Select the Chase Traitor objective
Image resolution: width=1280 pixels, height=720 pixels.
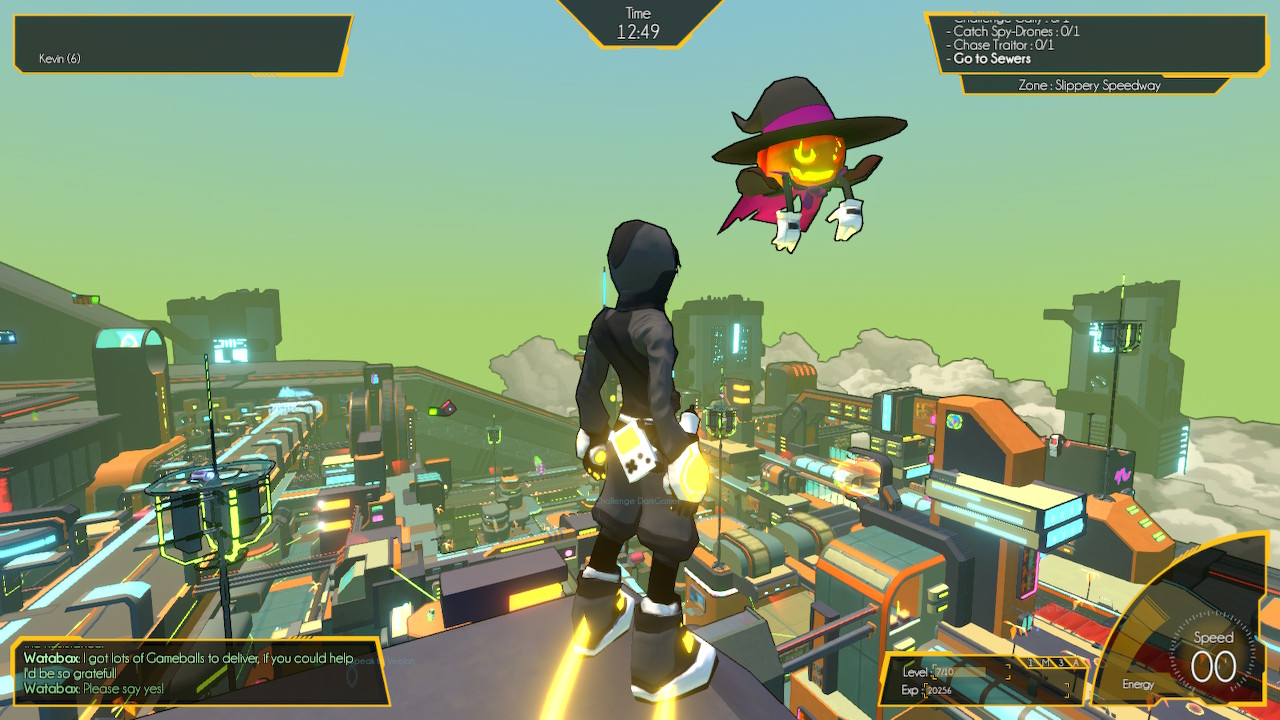click(1003, 45)
